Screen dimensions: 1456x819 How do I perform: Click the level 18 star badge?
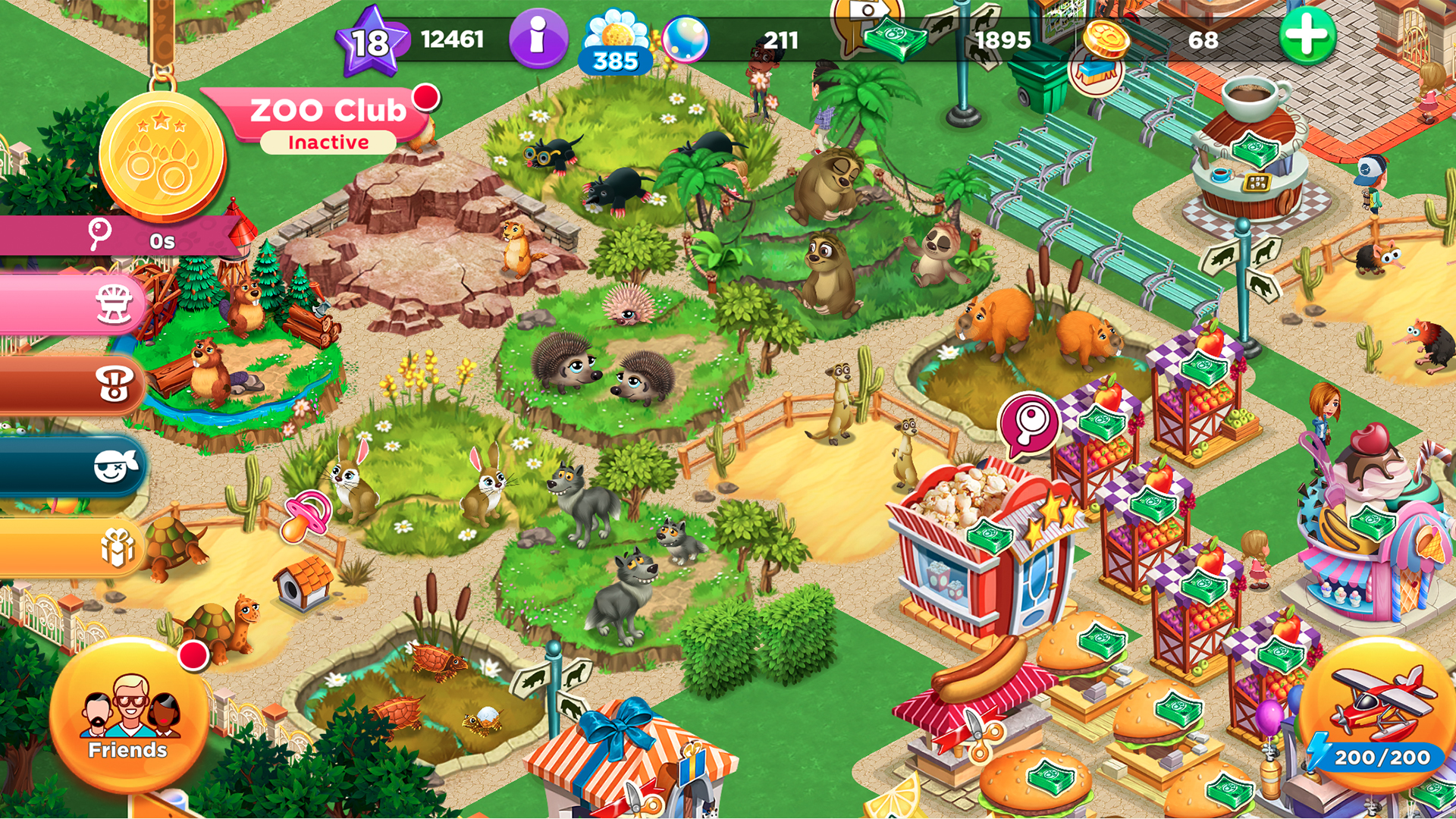click(369, 39)
